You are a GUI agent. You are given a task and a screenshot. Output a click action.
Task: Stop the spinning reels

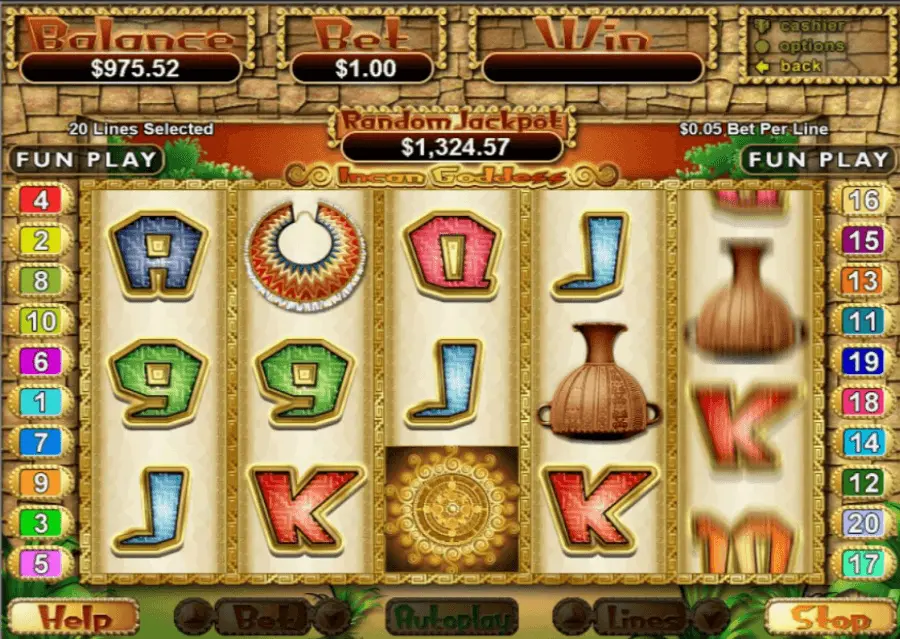(x=829, y=619)
